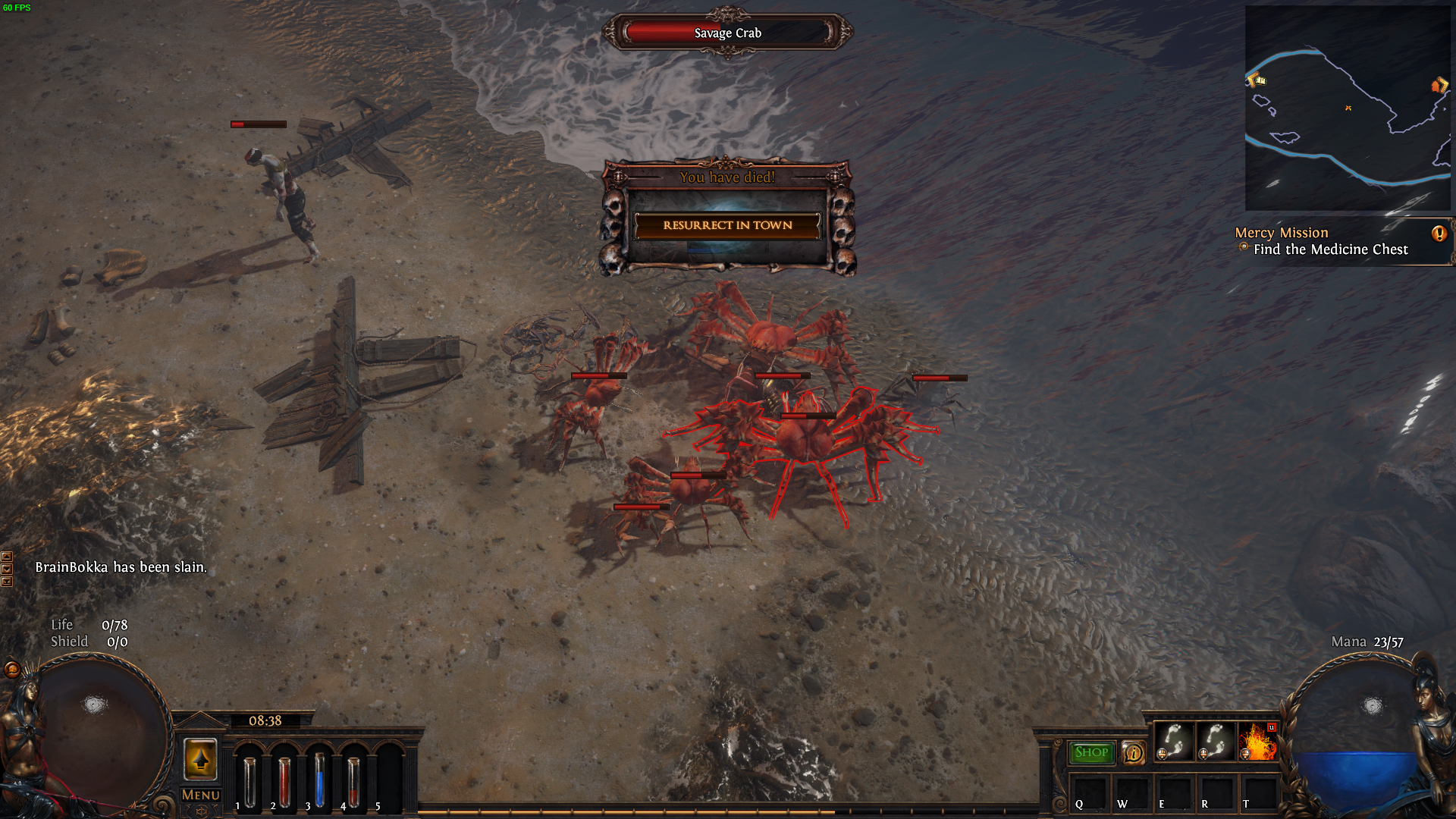Open the Menu button
Viewport: 1456px width, 819px height.
coord(201,795)
